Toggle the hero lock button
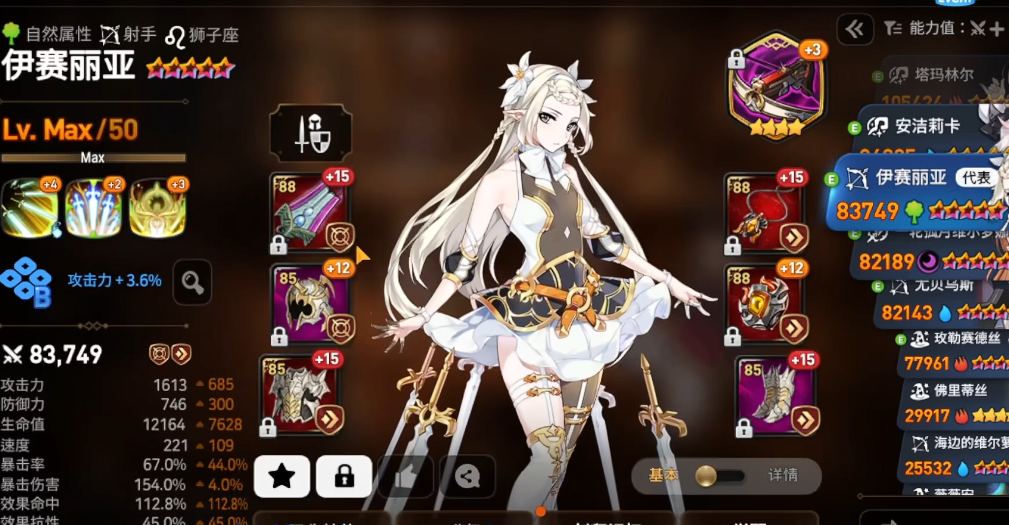The image size is (1009, 525). pyautogui.click(x=344, y=476)
